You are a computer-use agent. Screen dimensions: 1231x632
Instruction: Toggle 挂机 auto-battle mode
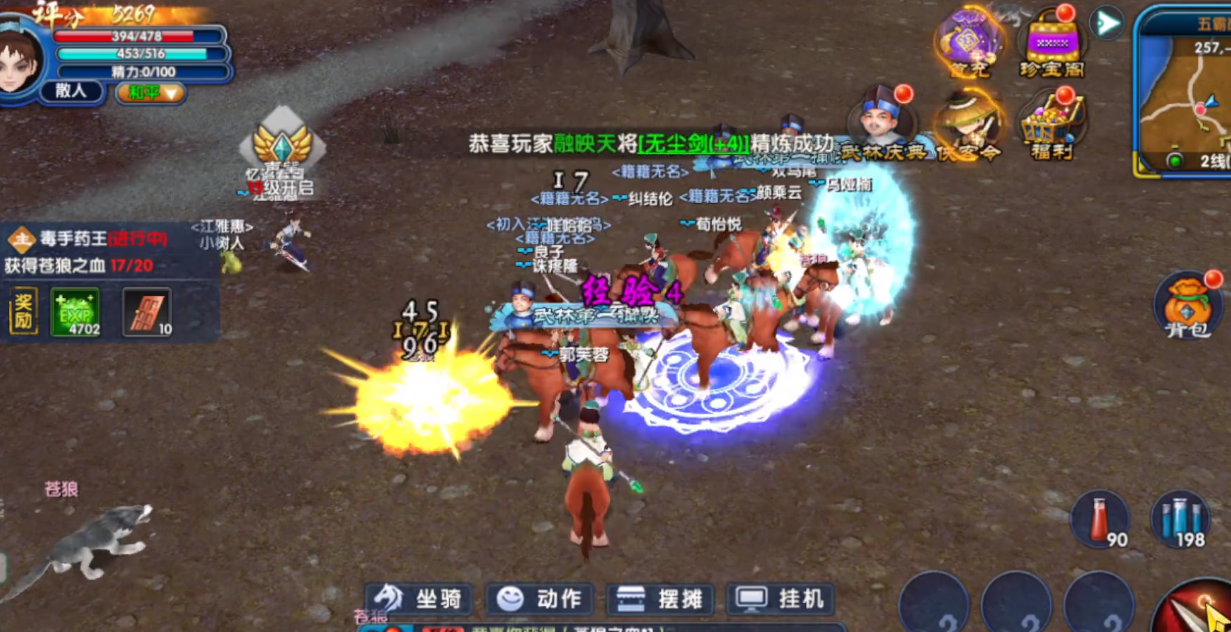782,599
